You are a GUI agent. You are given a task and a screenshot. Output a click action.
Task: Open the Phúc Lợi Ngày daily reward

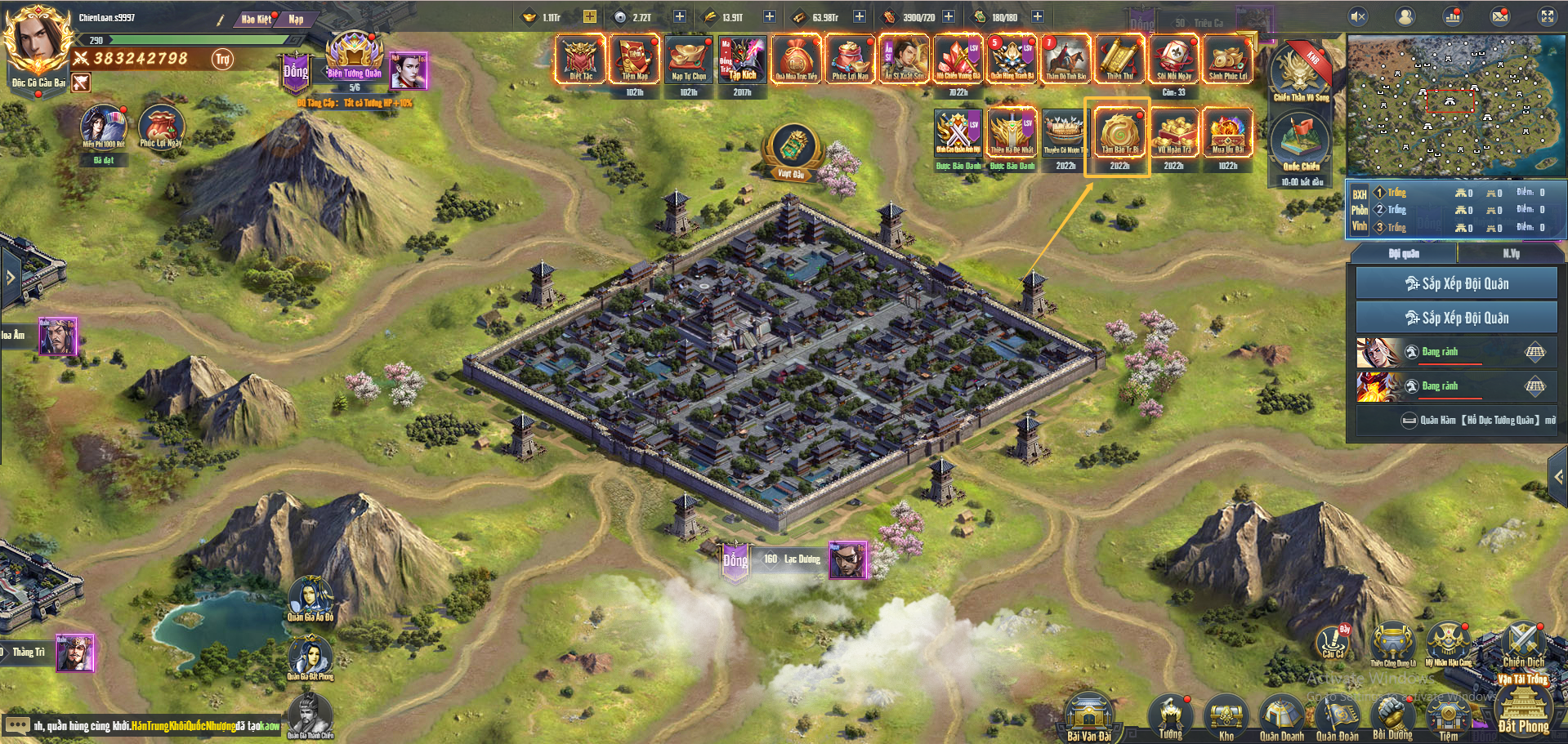161,127
